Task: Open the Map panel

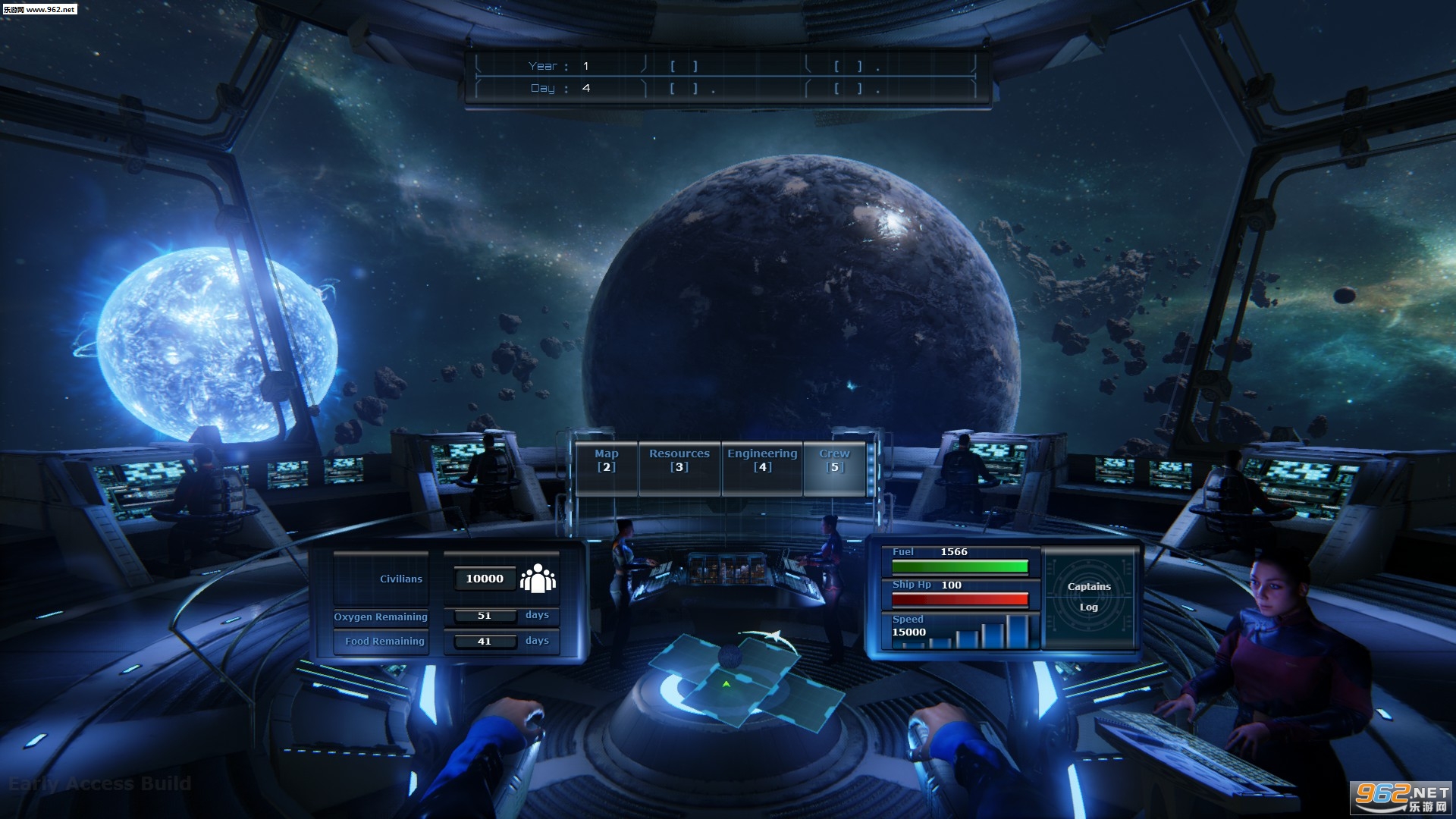Action: click(607, 461)
